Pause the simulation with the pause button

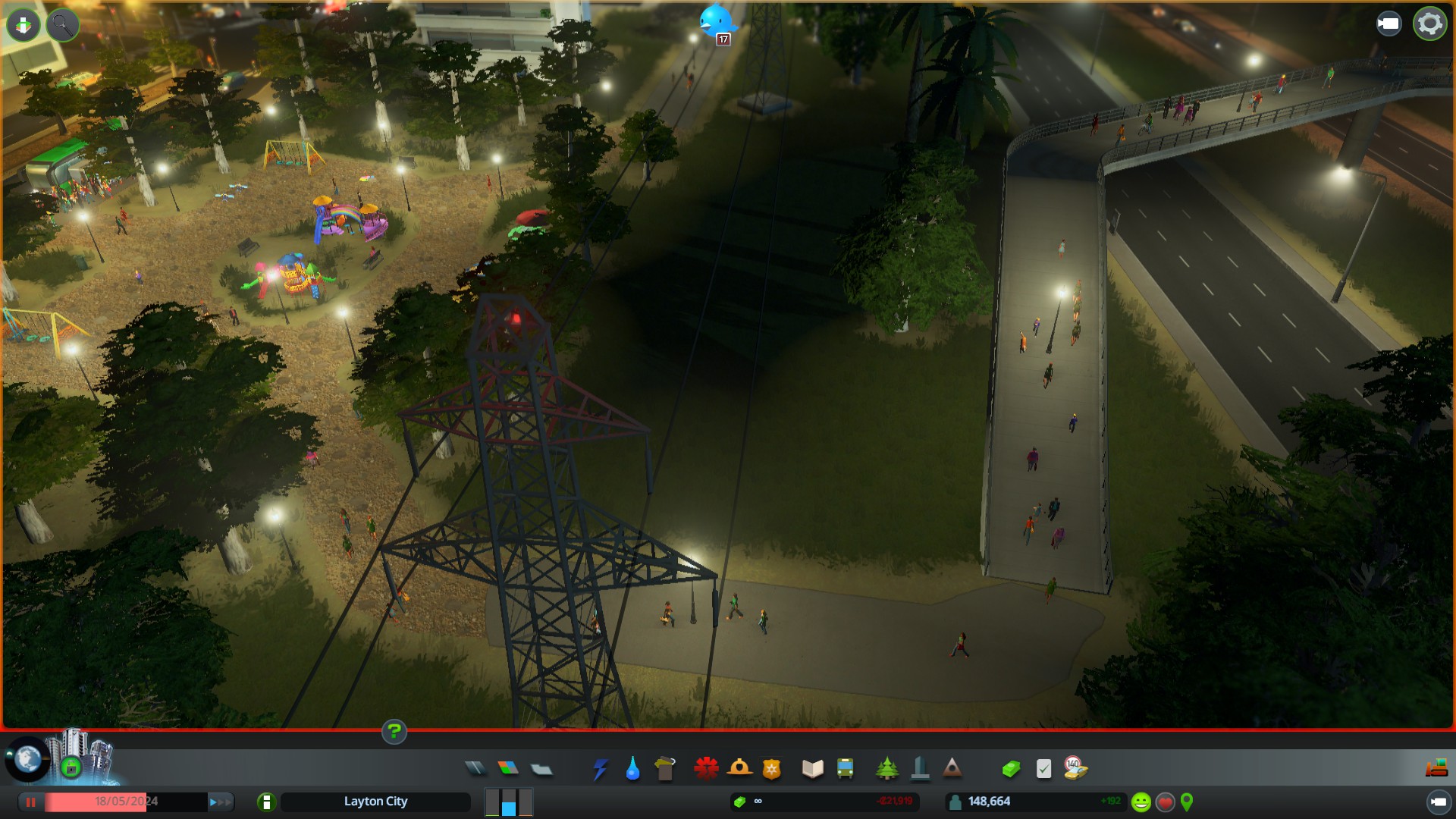[31, 802]
